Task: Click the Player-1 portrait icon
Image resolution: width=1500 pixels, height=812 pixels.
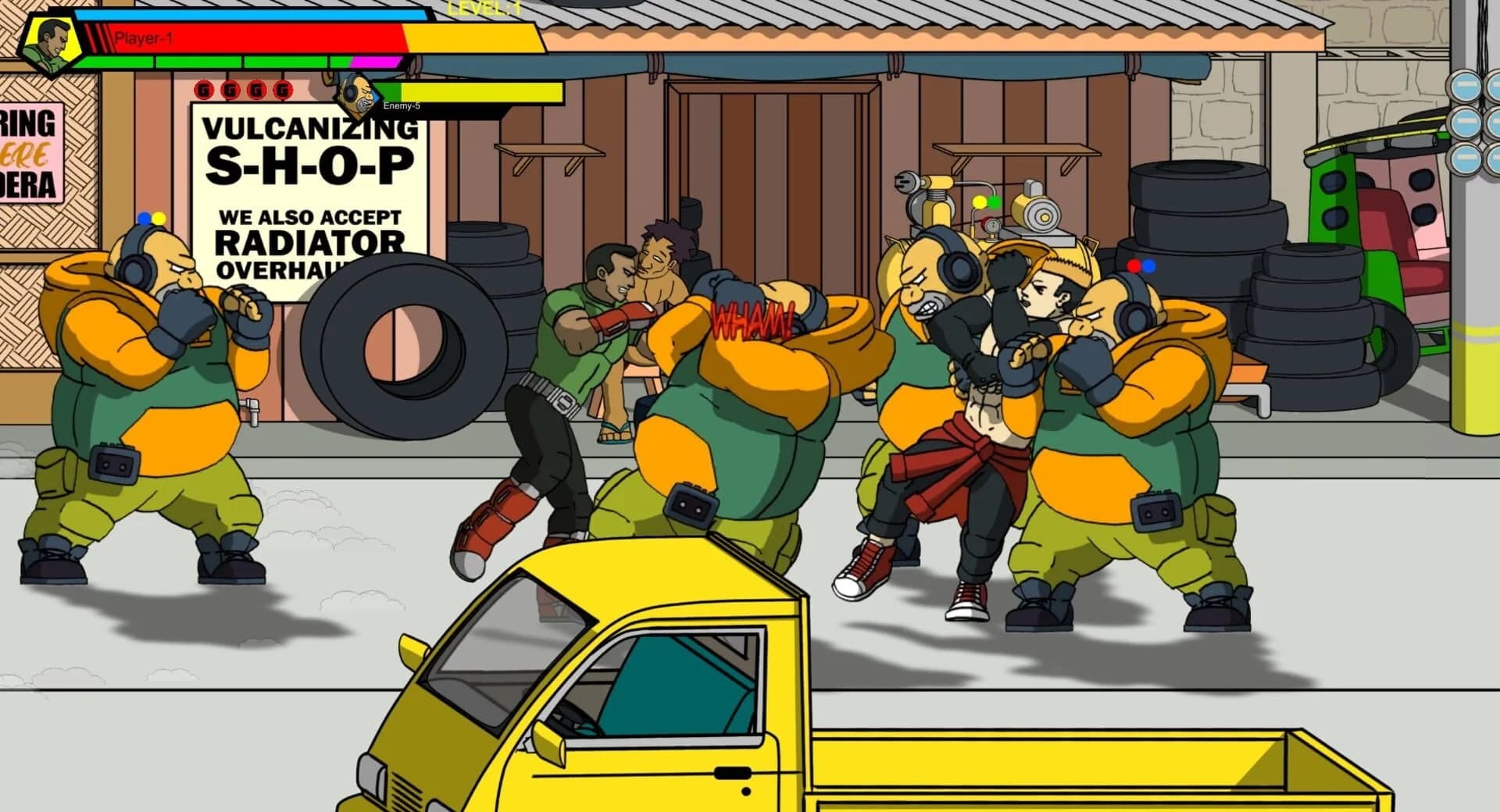Action: coord(49,43)
